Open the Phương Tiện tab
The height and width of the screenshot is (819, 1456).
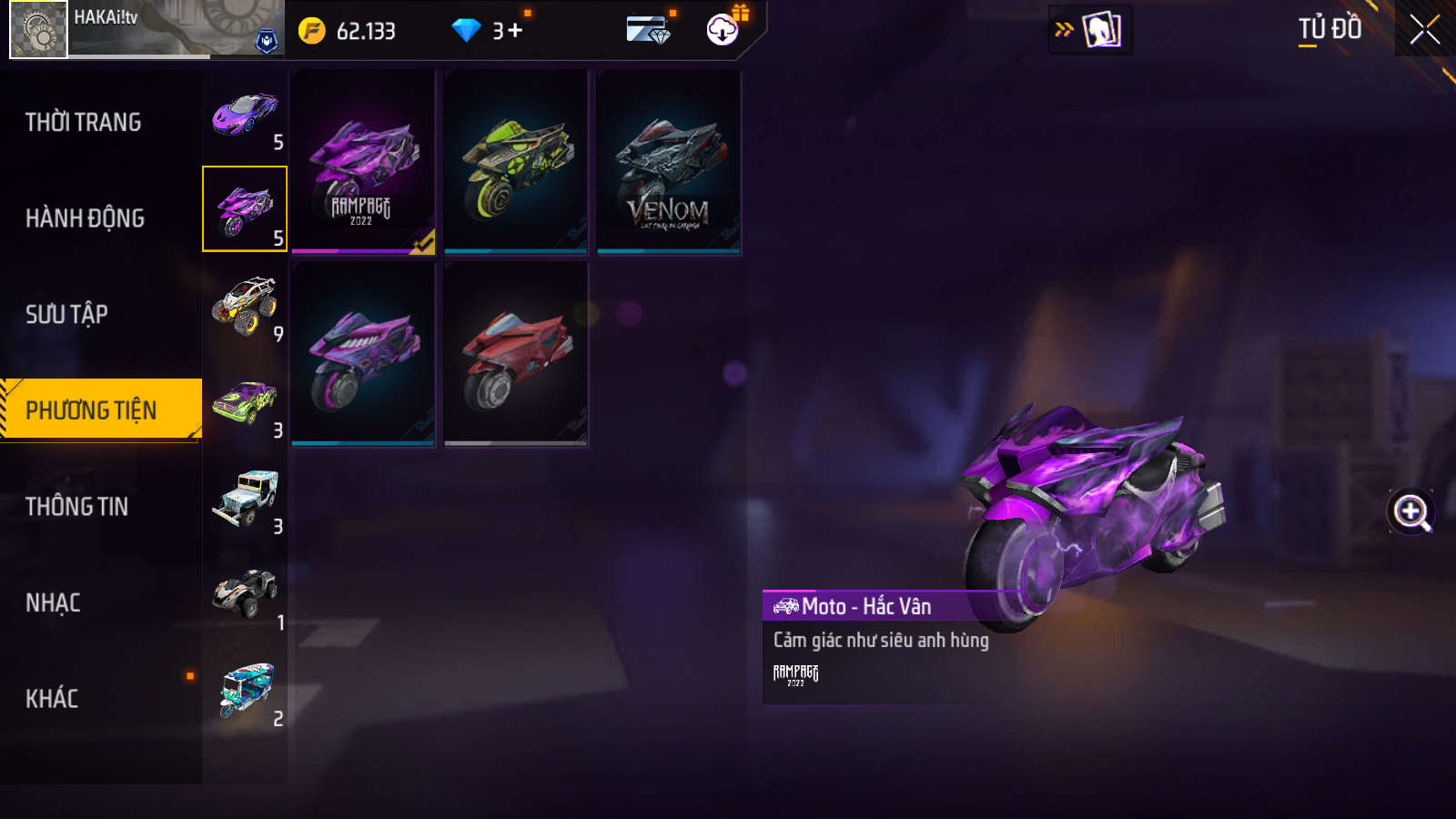click(x=91, y=410)
